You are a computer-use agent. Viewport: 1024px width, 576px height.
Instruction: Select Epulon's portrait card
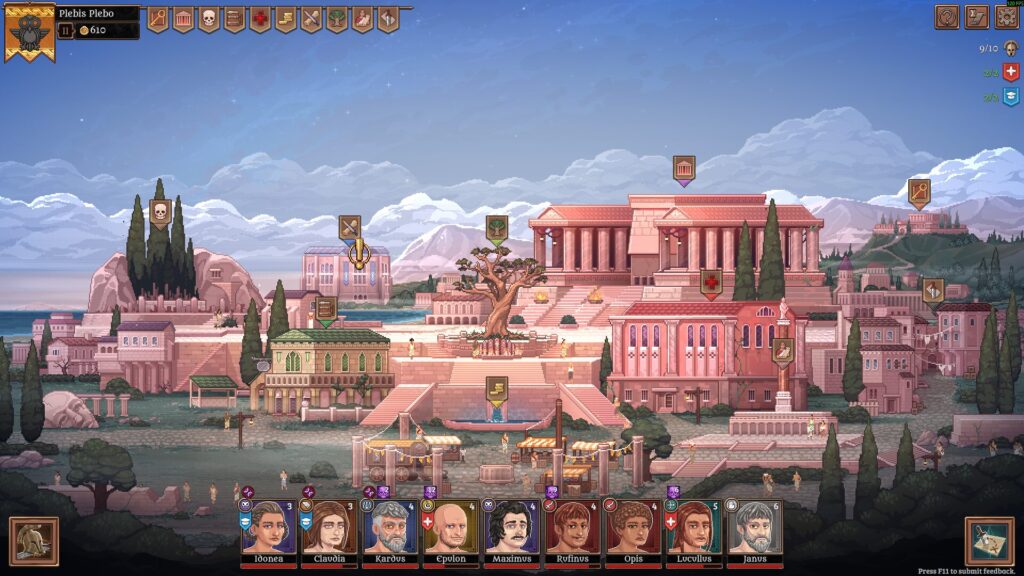click(x=450, y=527)
